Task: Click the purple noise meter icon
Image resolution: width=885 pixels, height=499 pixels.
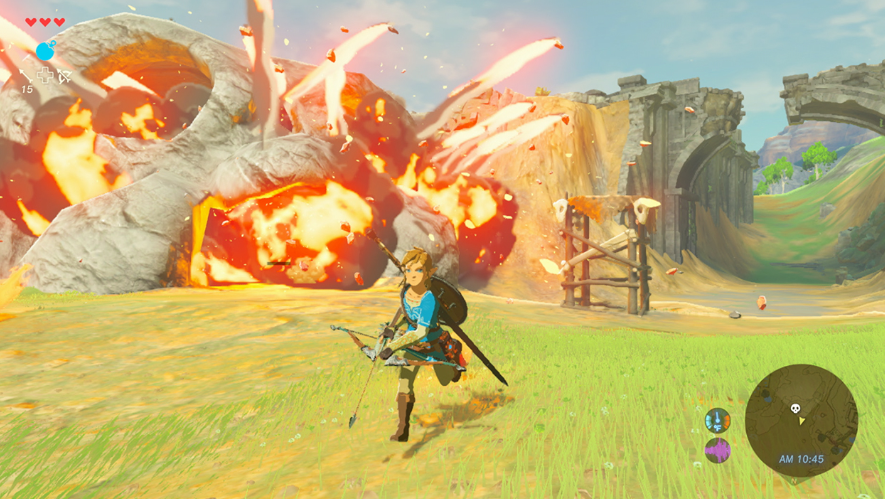Action: click(717, 451)
